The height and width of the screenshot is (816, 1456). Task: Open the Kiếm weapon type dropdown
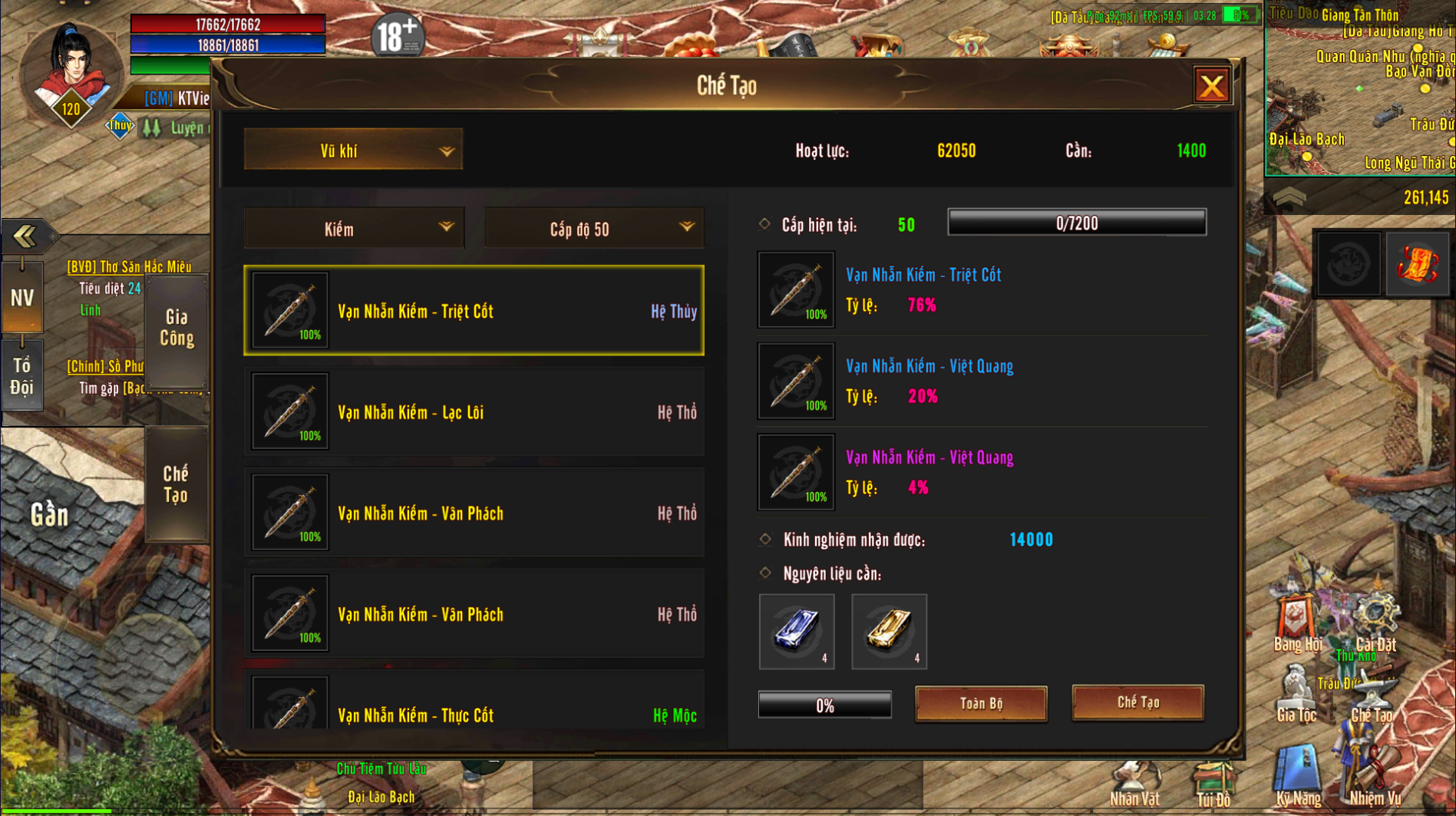coord(354,229)
